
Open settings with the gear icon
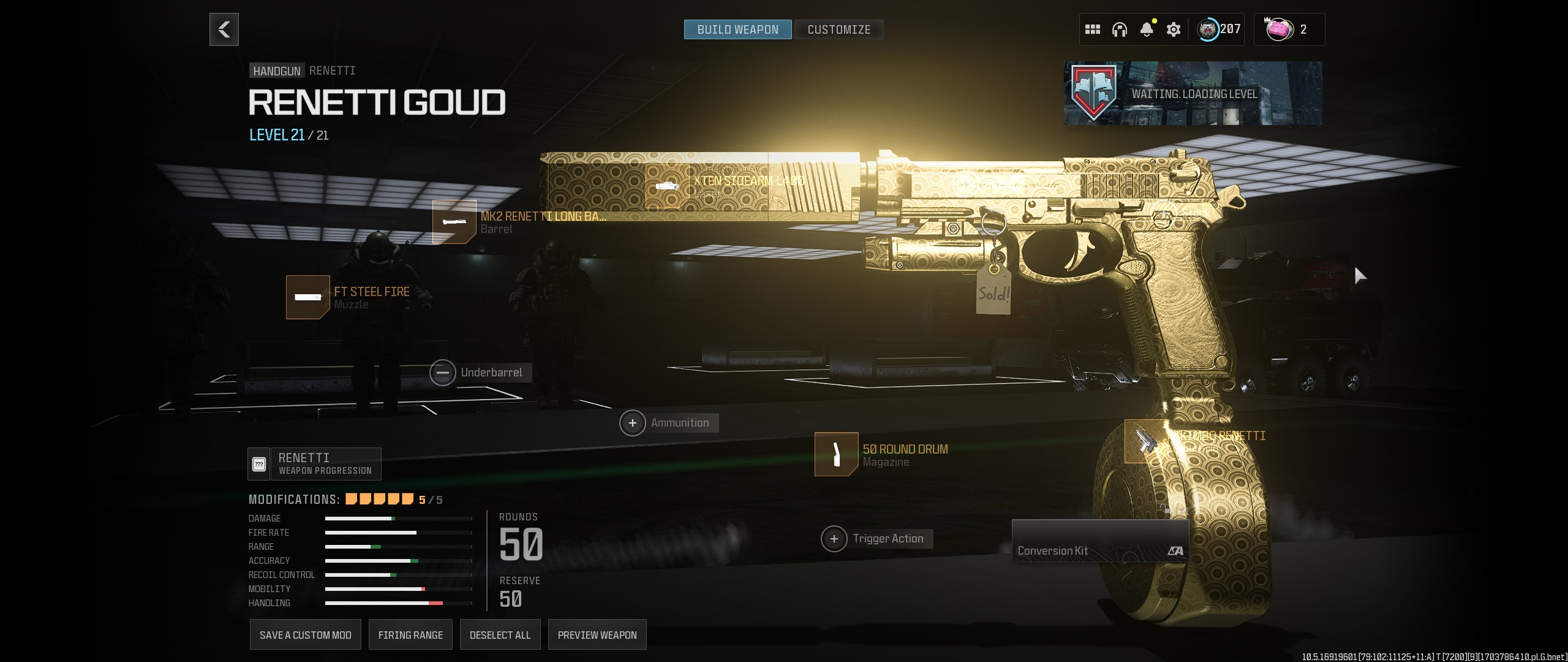(x=1174, y=29)
